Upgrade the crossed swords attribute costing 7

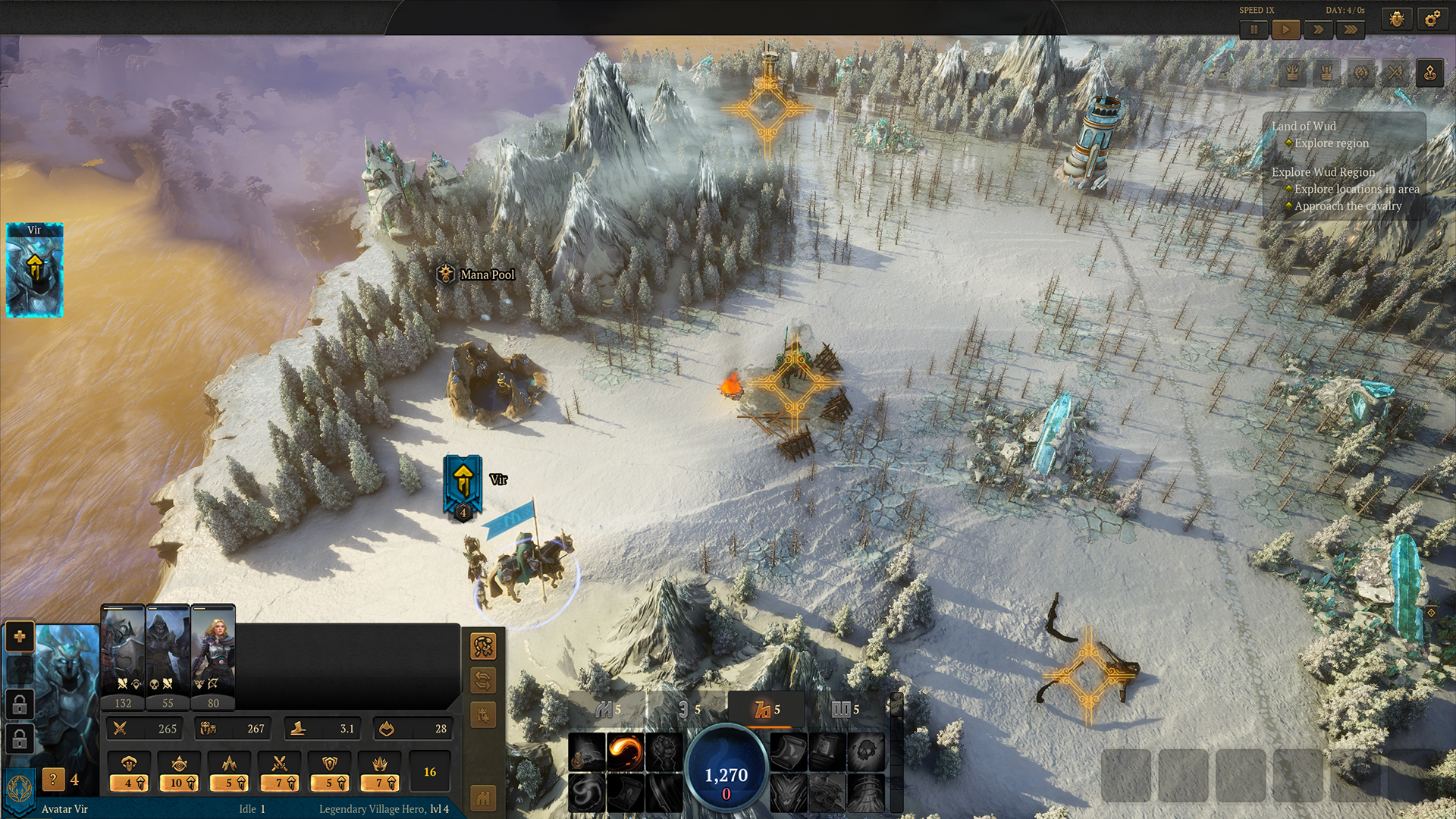(x=280, y=772)
